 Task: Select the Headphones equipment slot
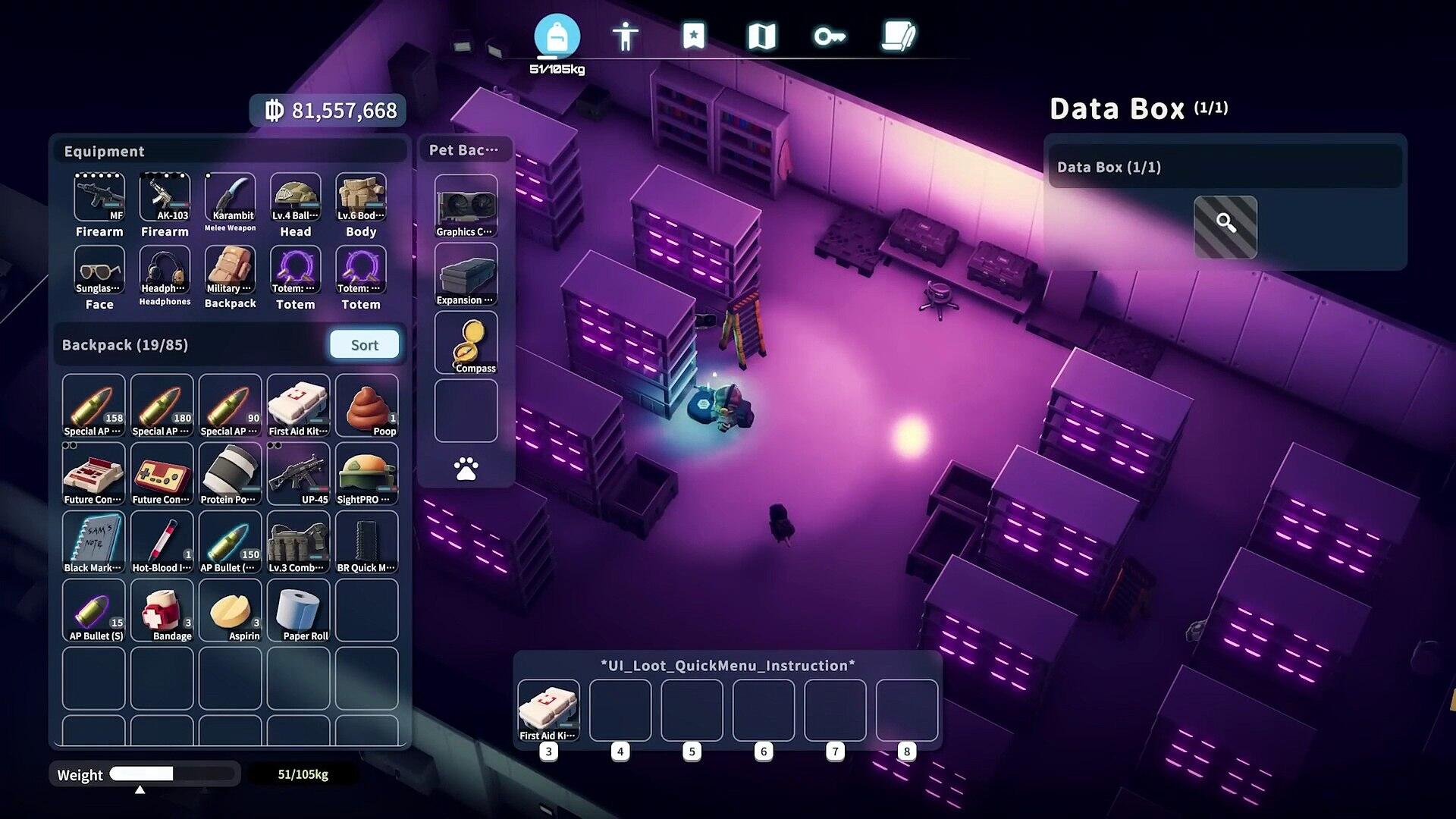165,271
